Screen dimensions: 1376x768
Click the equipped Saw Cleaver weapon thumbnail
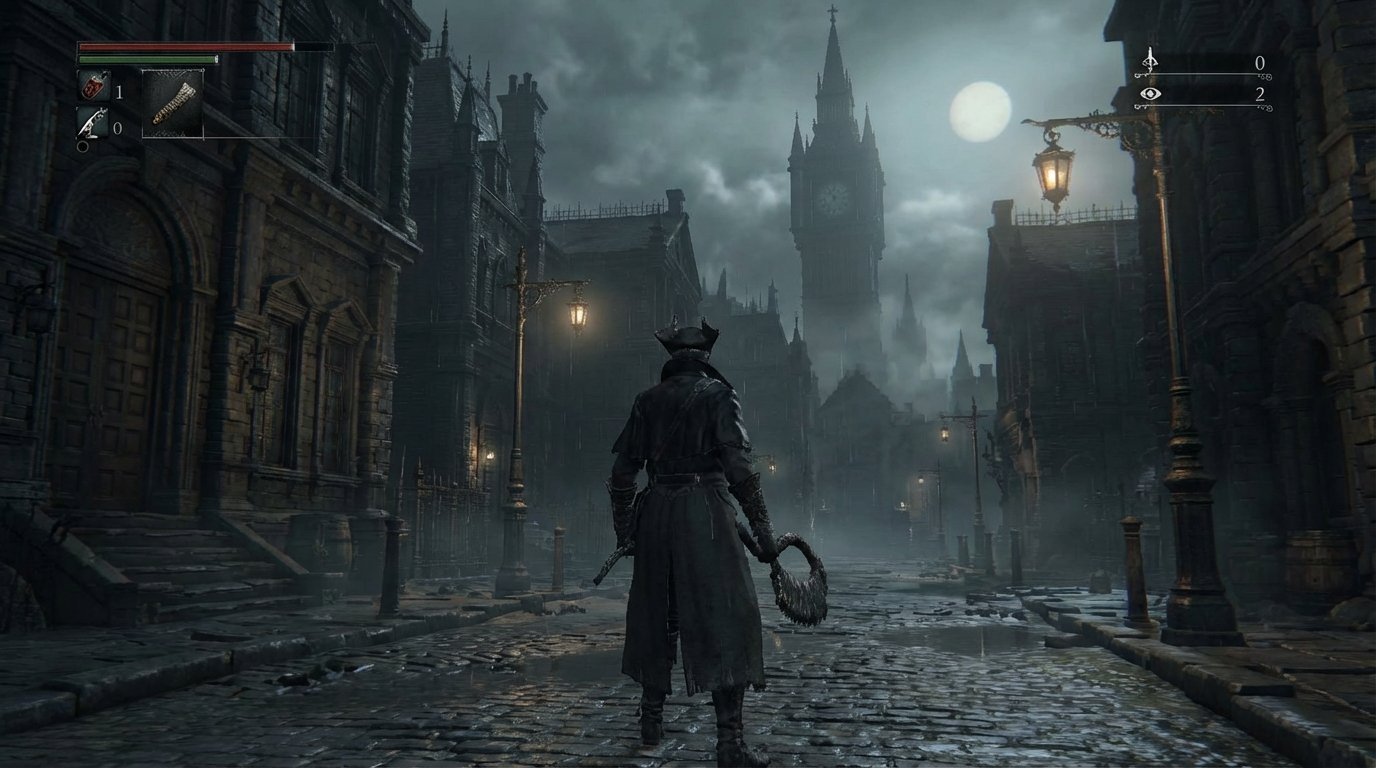pyautogui.click(x=172, y=103)
